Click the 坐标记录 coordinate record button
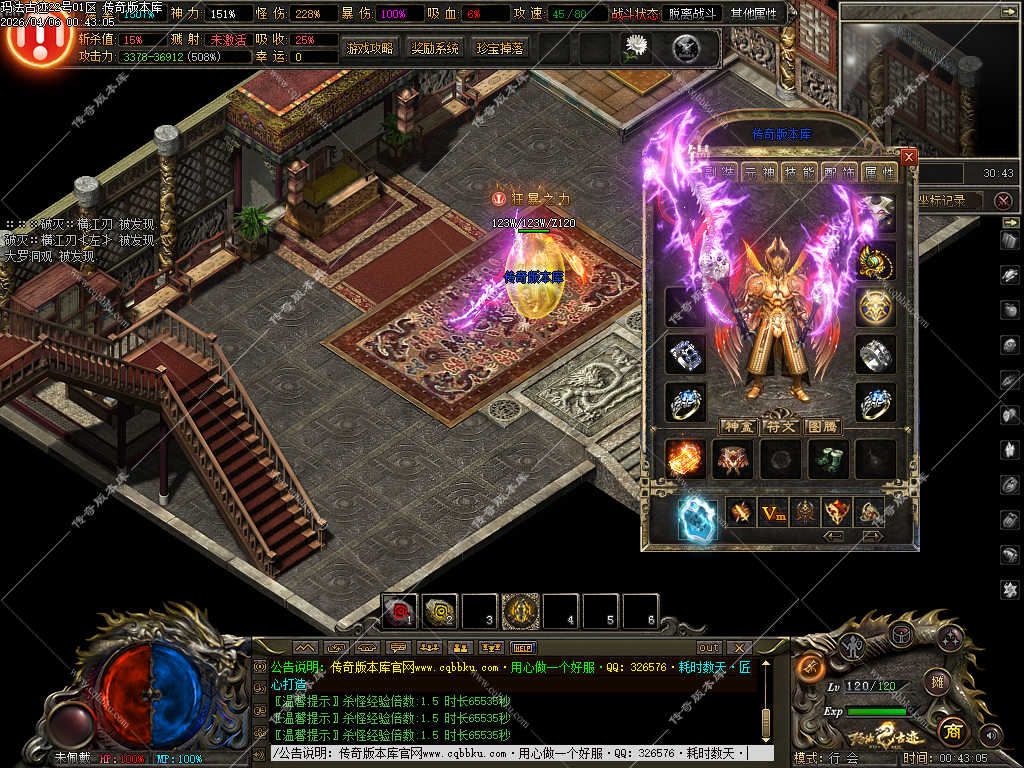 click(x=941, y=200)
